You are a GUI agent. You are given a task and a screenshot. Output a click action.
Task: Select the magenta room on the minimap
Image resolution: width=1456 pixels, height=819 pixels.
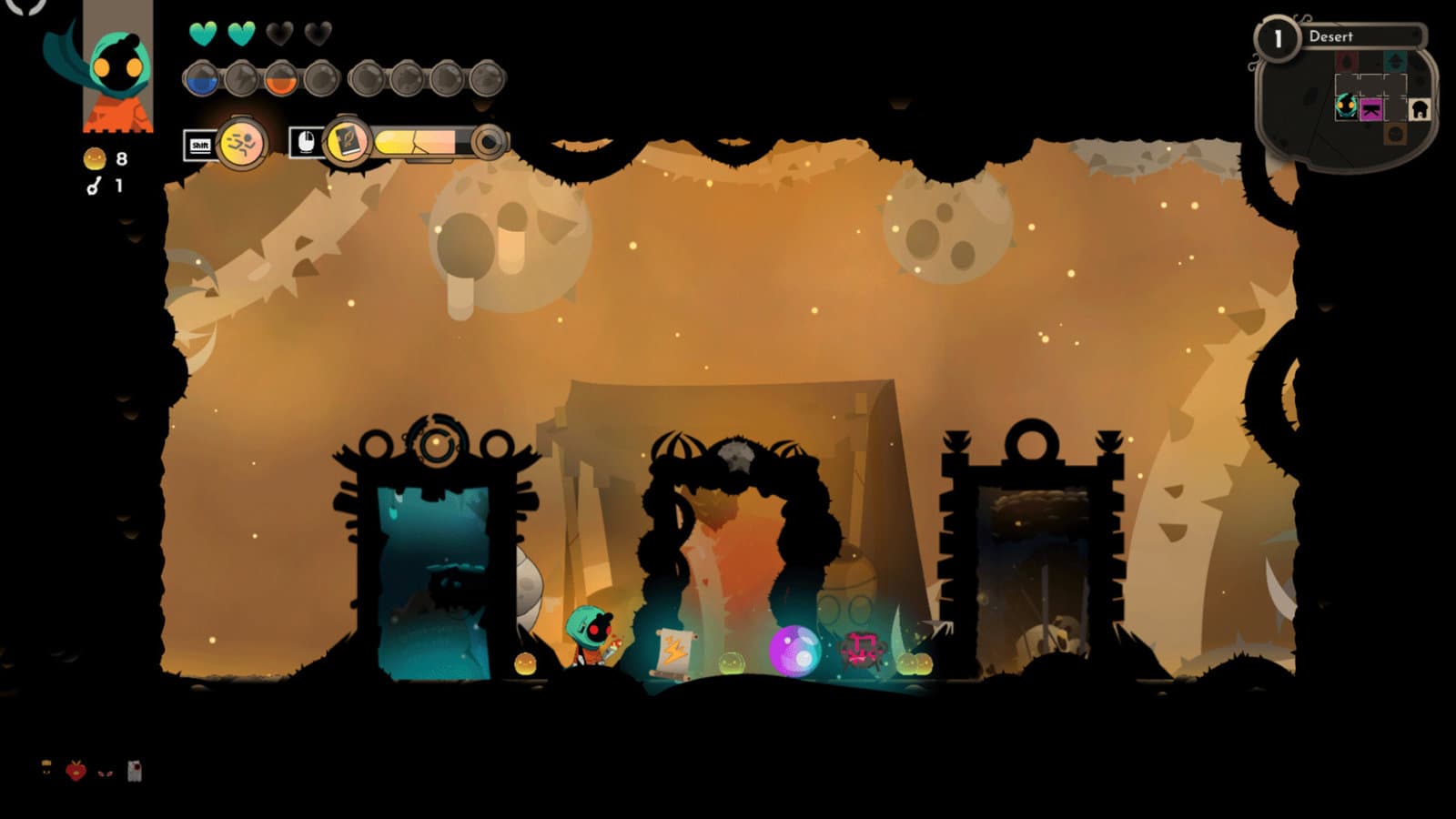coord(1370,109)
